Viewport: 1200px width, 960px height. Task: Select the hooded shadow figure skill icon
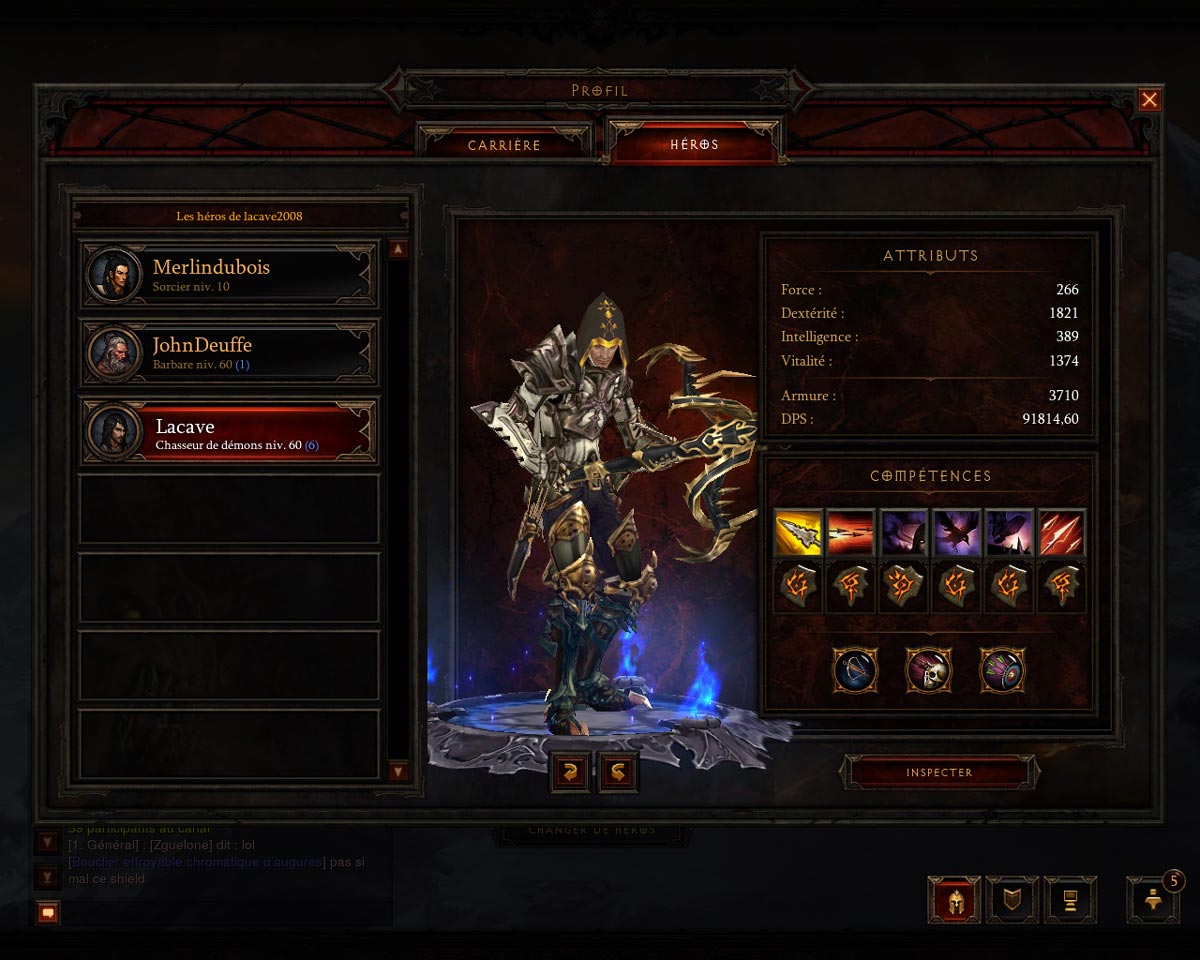click(904, 532)
